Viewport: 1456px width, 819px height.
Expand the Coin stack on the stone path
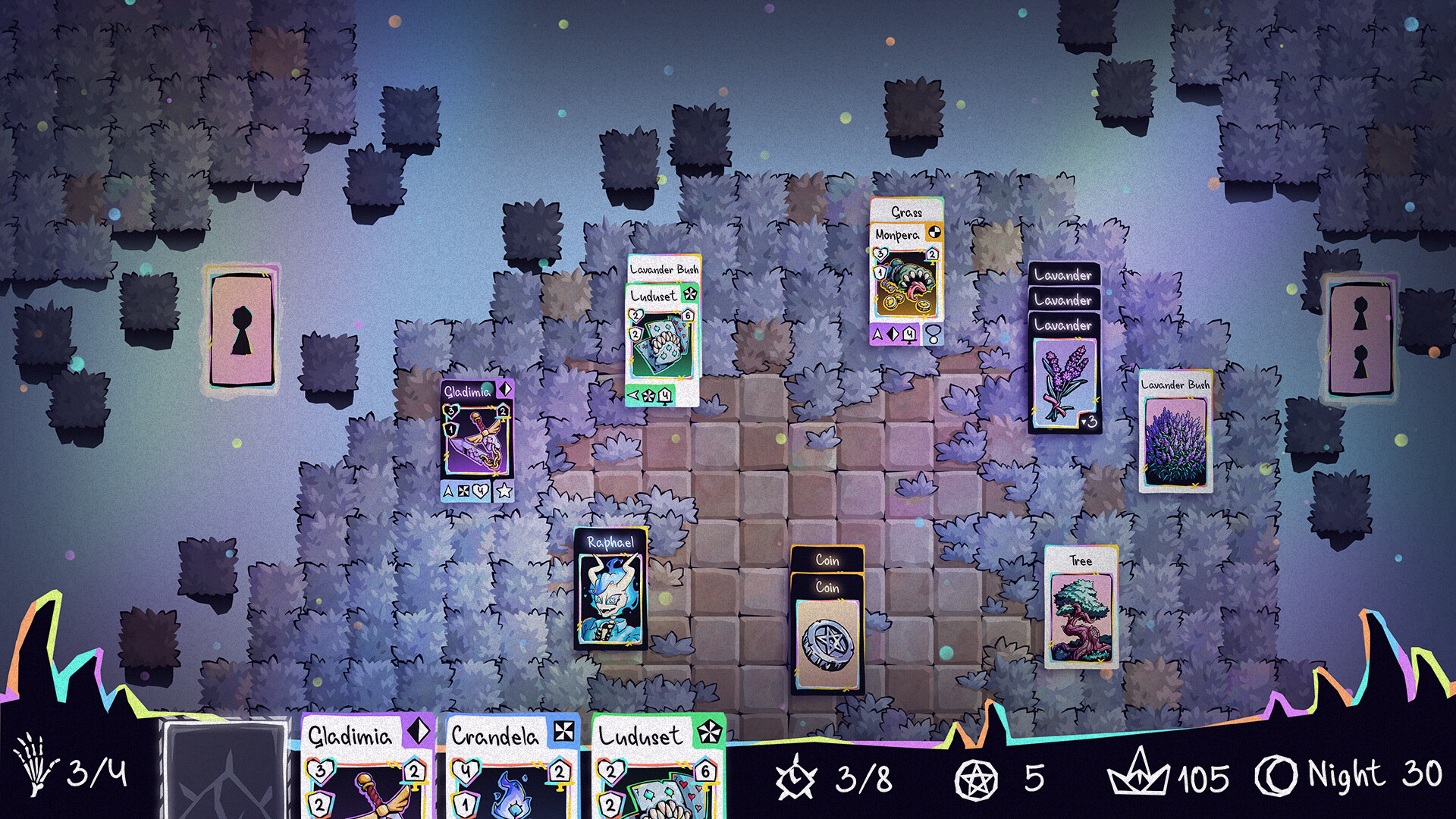click(829, 560)
